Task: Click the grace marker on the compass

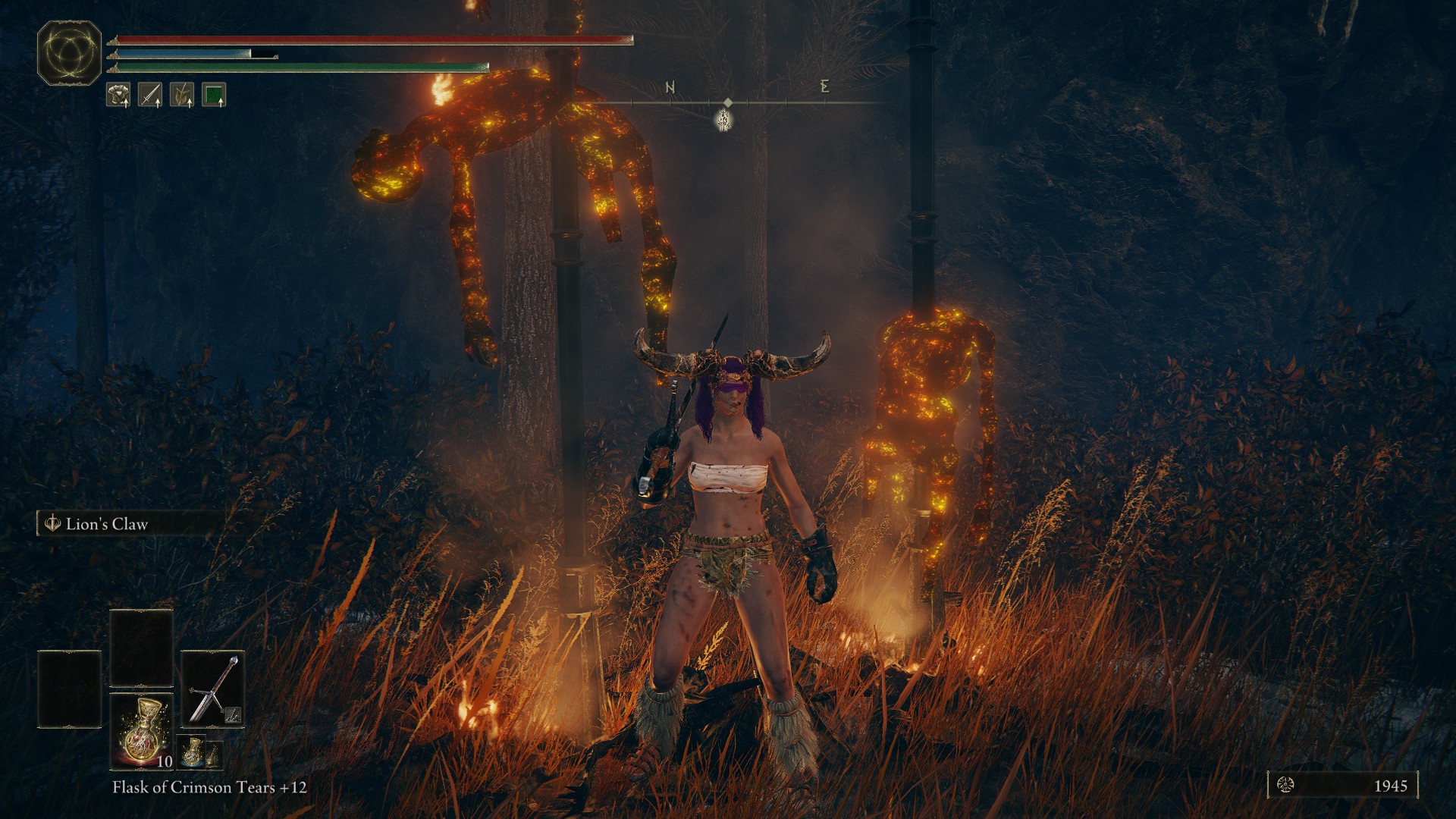Action: [x=724, y=120]
